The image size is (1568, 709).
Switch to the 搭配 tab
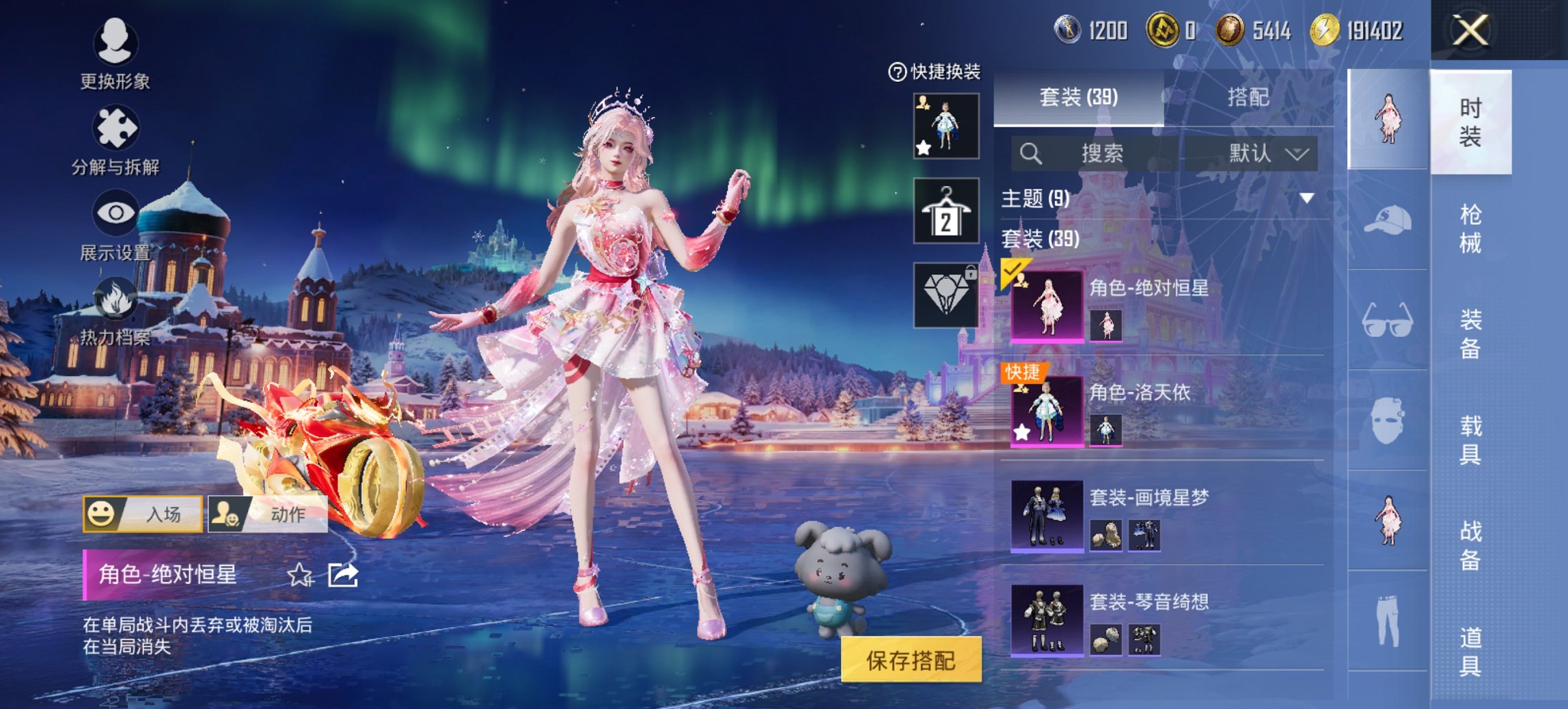pos(1248,98)
